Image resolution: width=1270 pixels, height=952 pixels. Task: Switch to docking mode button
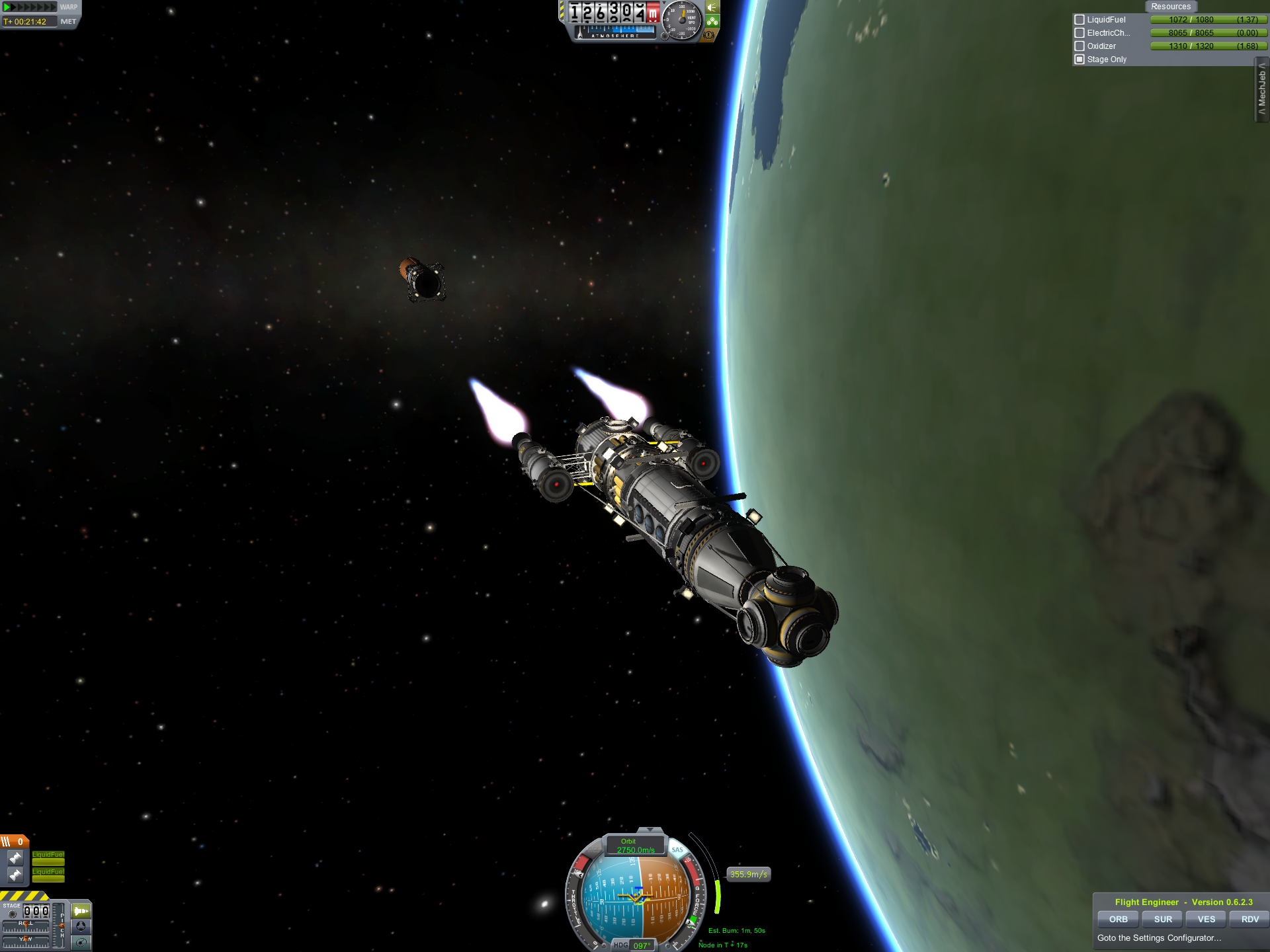81,927
